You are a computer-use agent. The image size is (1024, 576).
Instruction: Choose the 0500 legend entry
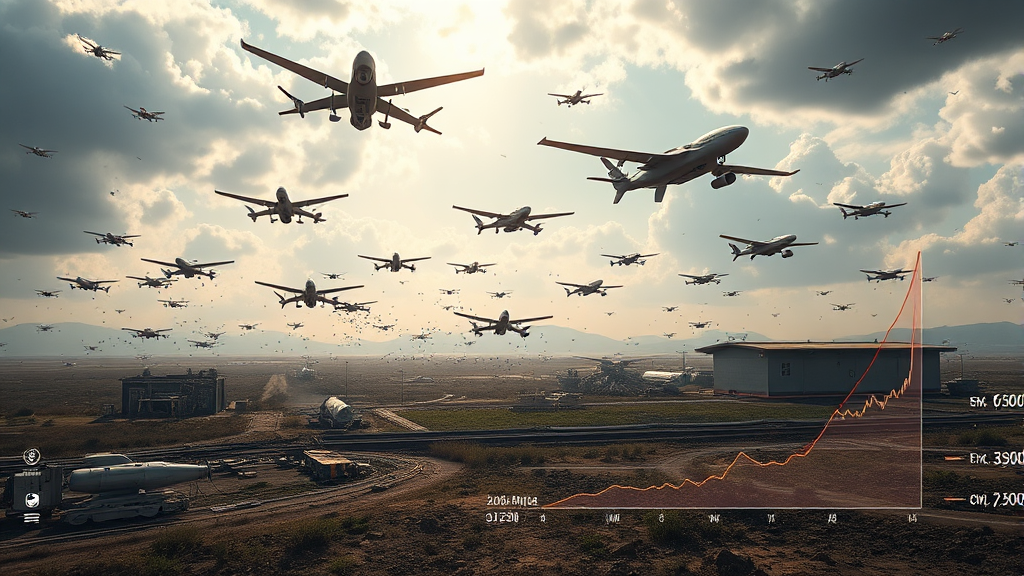coord(995,401)
